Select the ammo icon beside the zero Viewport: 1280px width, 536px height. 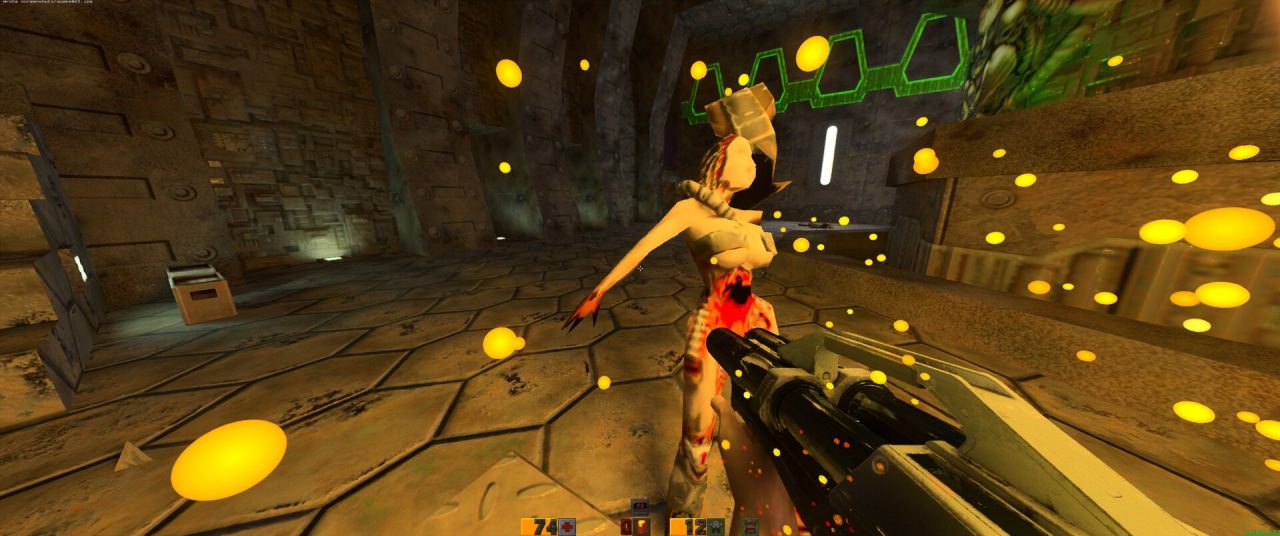pyautogui.click(x=641, y=527)
